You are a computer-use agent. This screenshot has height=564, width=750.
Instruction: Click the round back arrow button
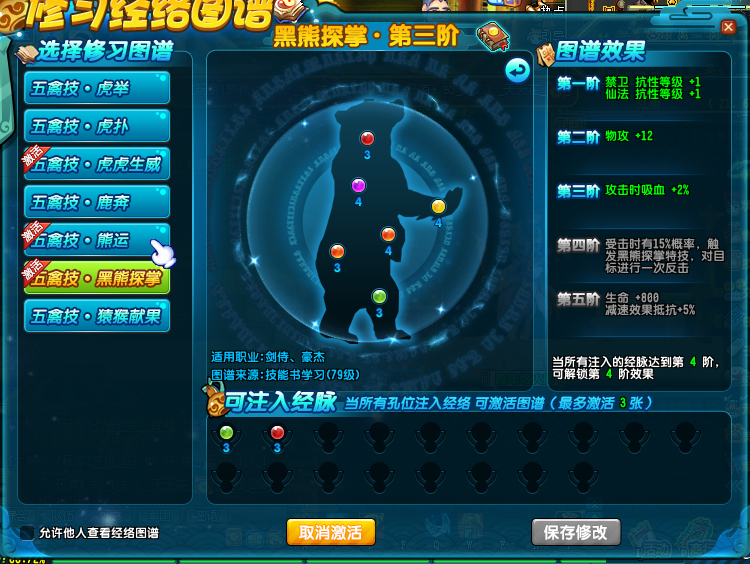[x=516, y=70]
